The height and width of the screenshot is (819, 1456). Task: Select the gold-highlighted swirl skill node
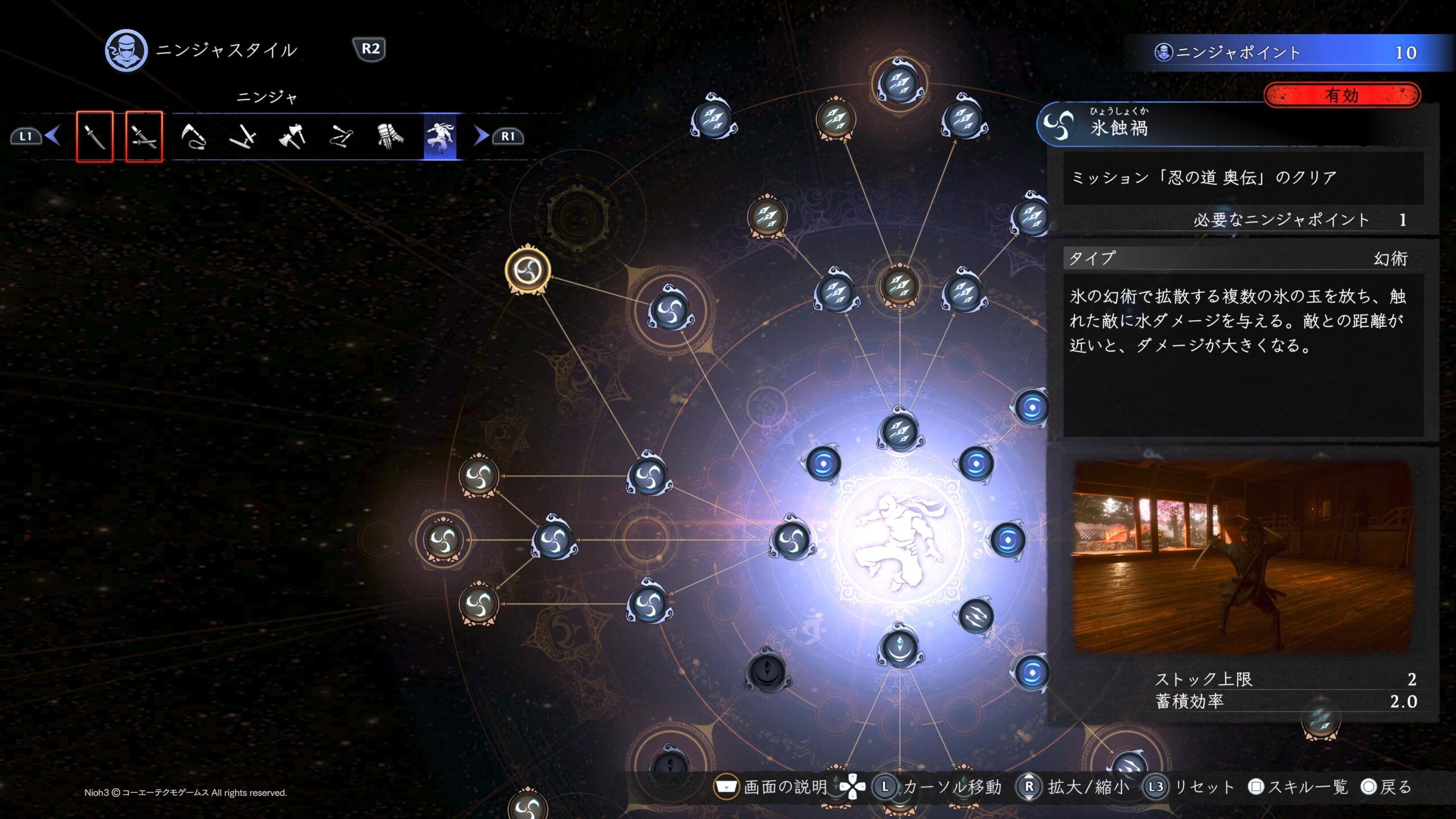528,270
